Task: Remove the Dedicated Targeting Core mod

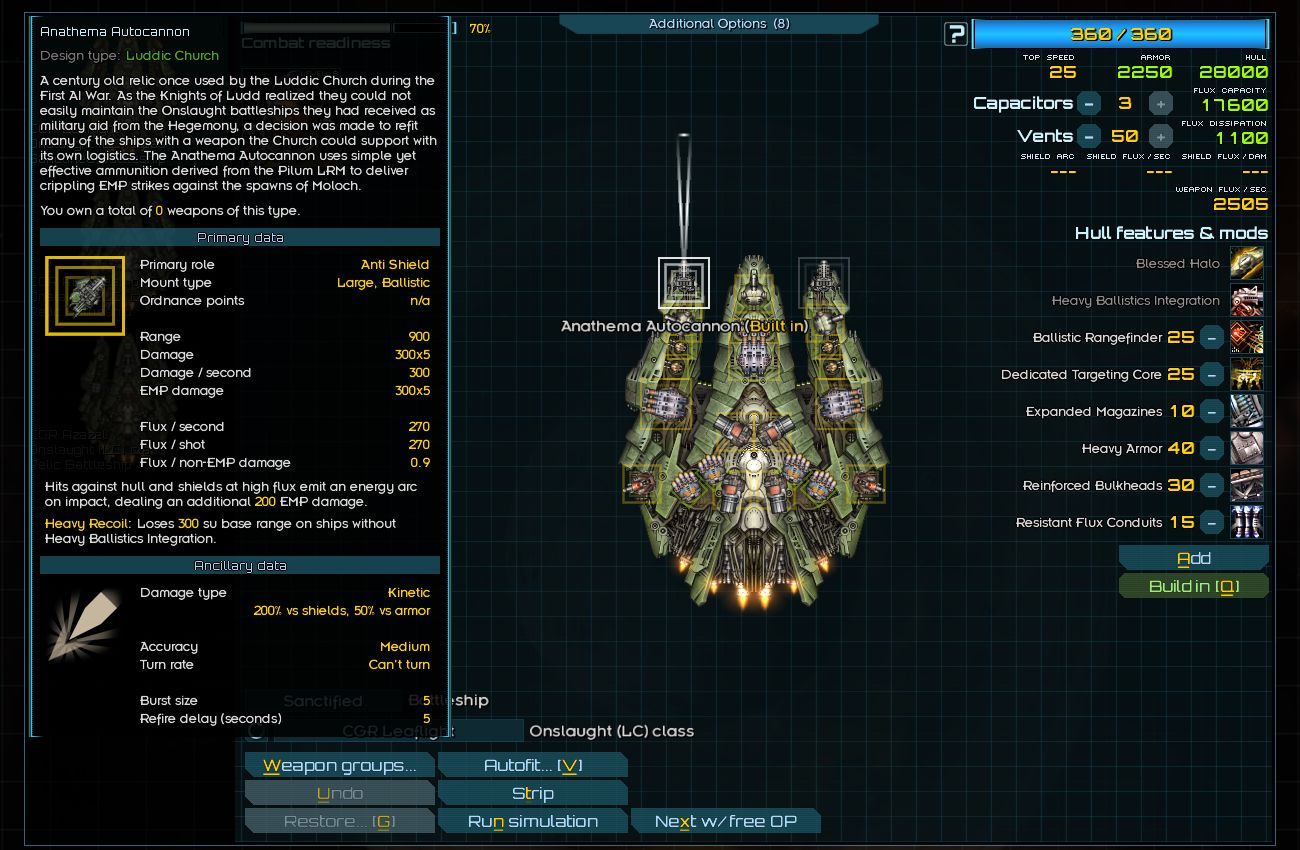Action: click(1211, 375)
